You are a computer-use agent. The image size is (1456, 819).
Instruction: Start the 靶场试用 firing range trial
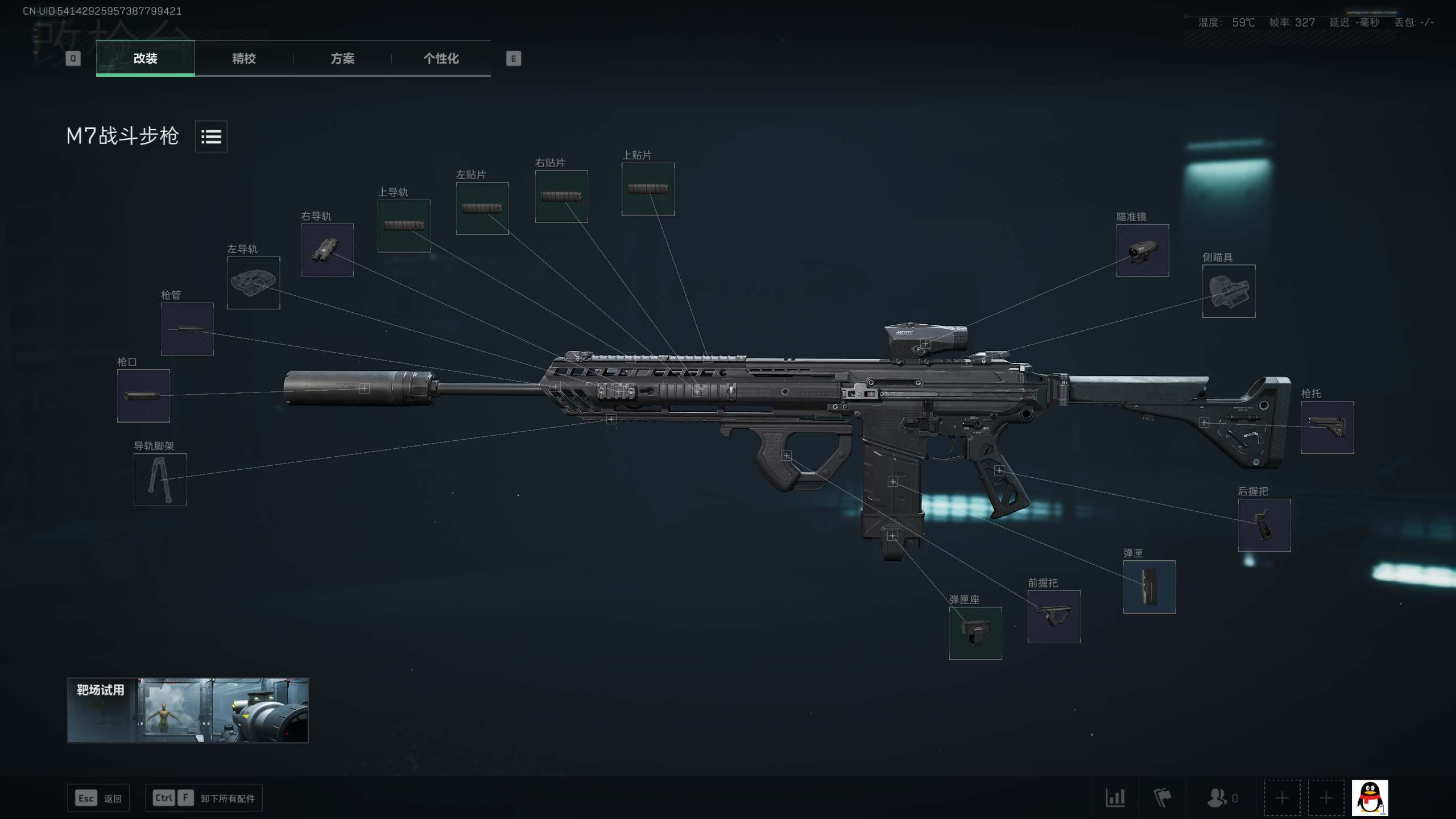[x=188, y=710]
